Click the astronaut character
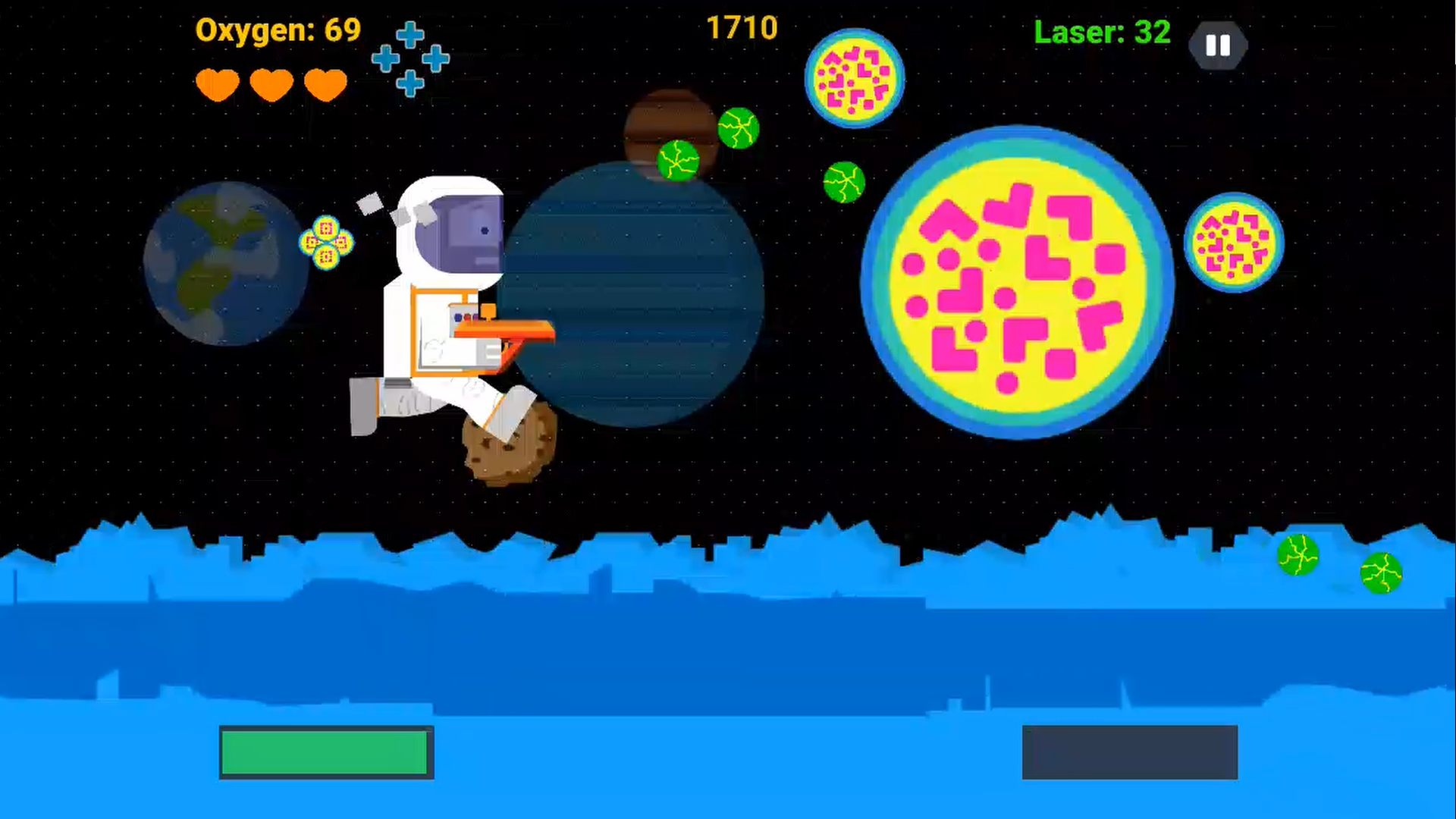 pos(440,303)
